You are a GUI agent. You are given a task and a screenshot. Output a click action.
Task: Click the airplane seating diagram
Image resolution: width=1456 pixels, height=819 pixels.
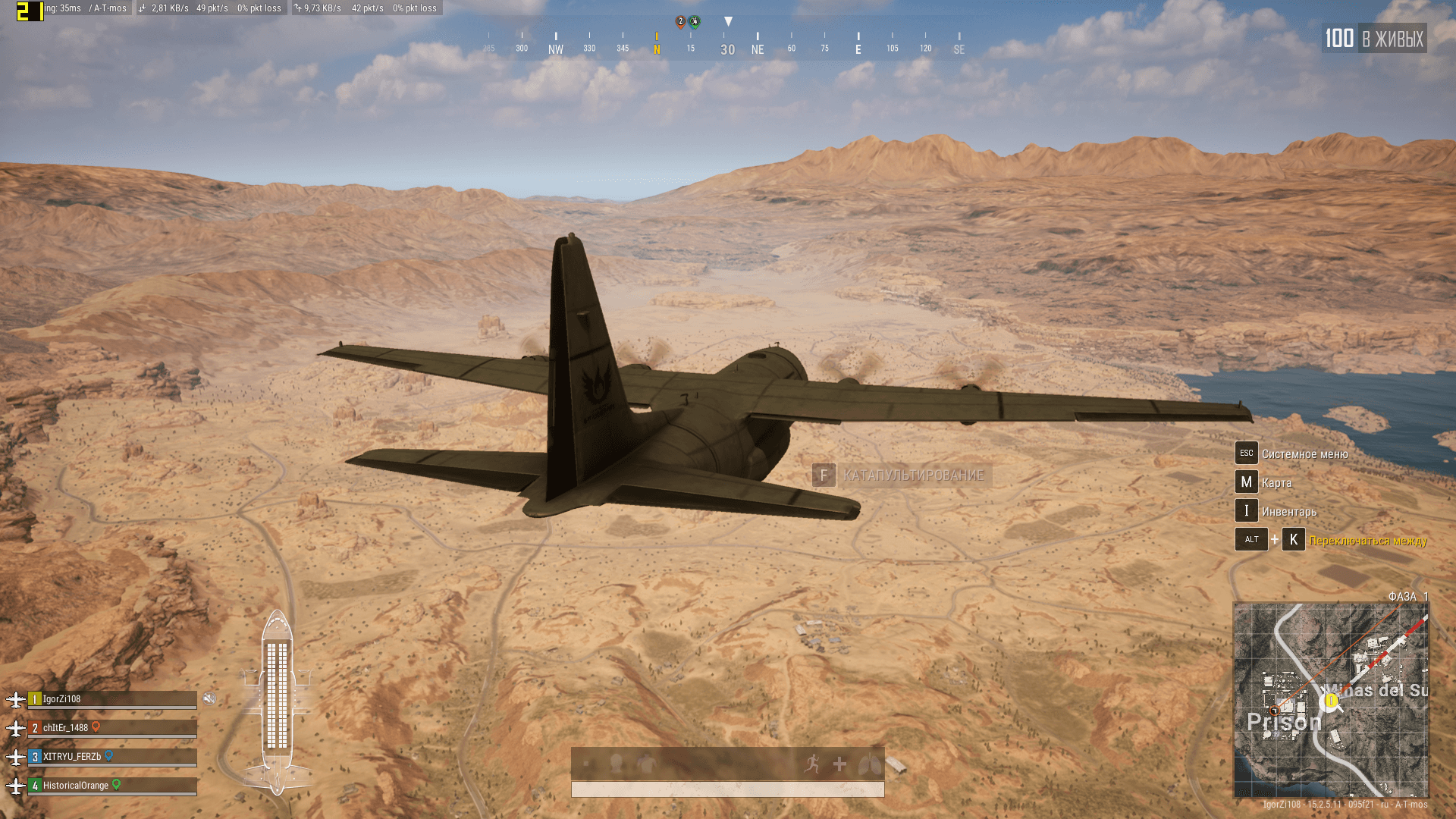[x=277, y=703]
